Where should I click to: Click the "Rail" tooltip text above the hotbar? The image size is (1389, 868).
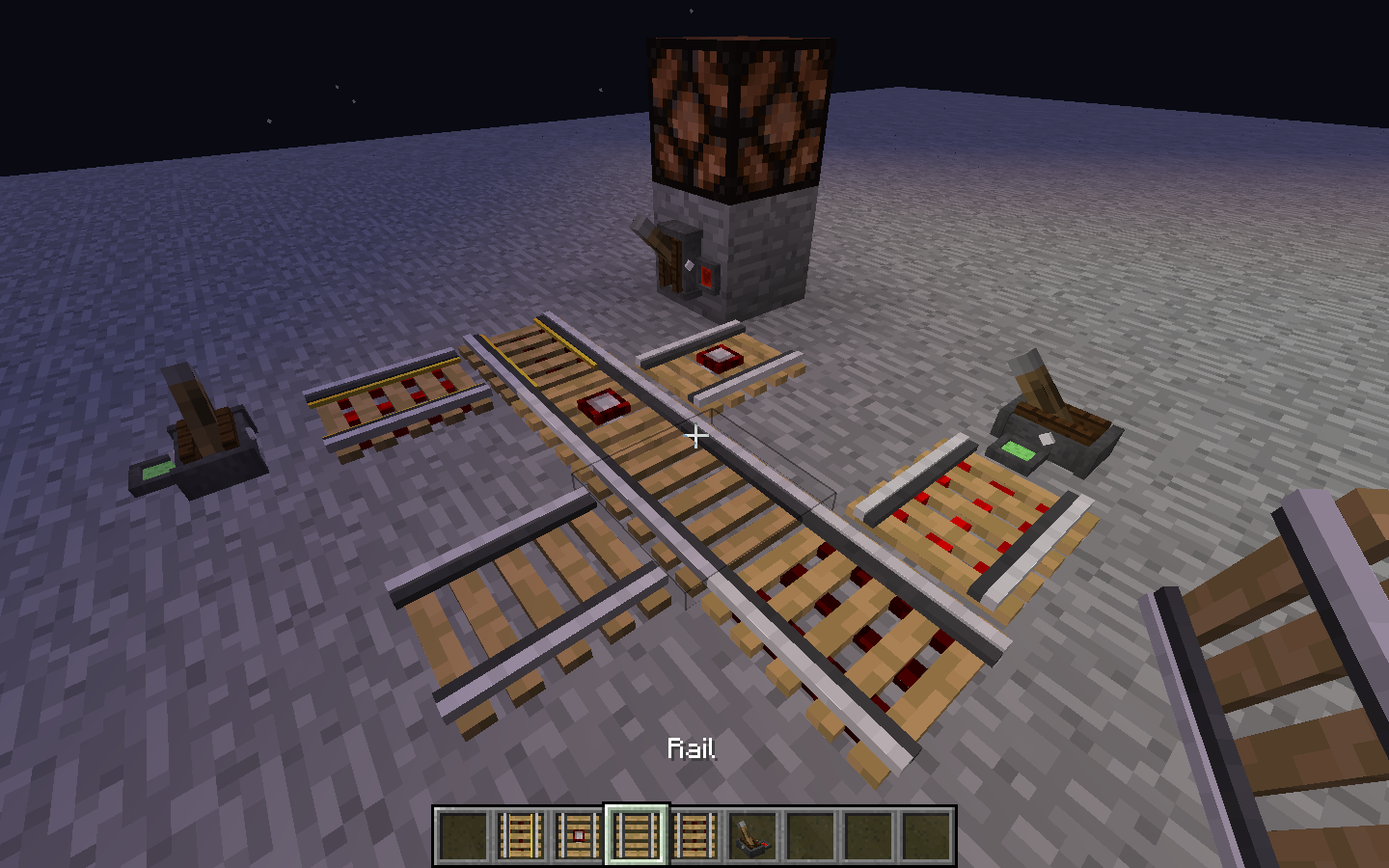pos(694,748)
